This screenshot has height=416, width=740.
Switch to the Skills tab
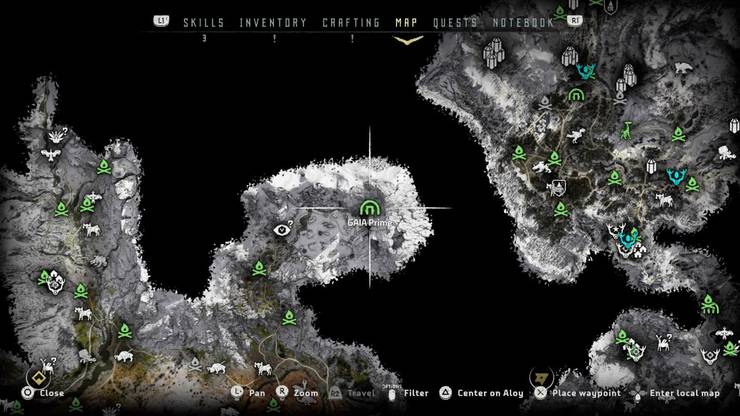(x=203, y=22)
